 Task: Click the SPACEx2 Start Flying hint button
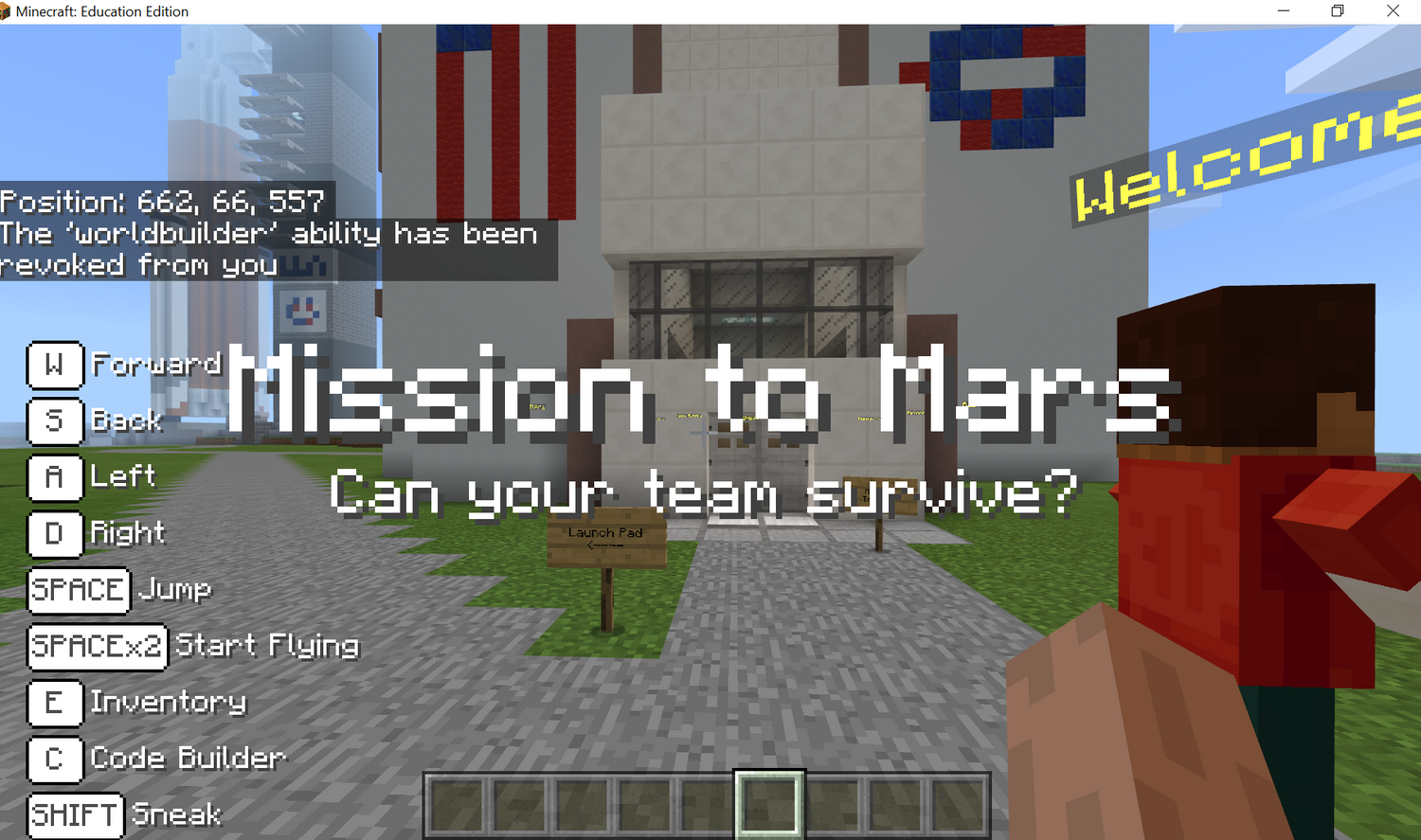tap(97, 647)
